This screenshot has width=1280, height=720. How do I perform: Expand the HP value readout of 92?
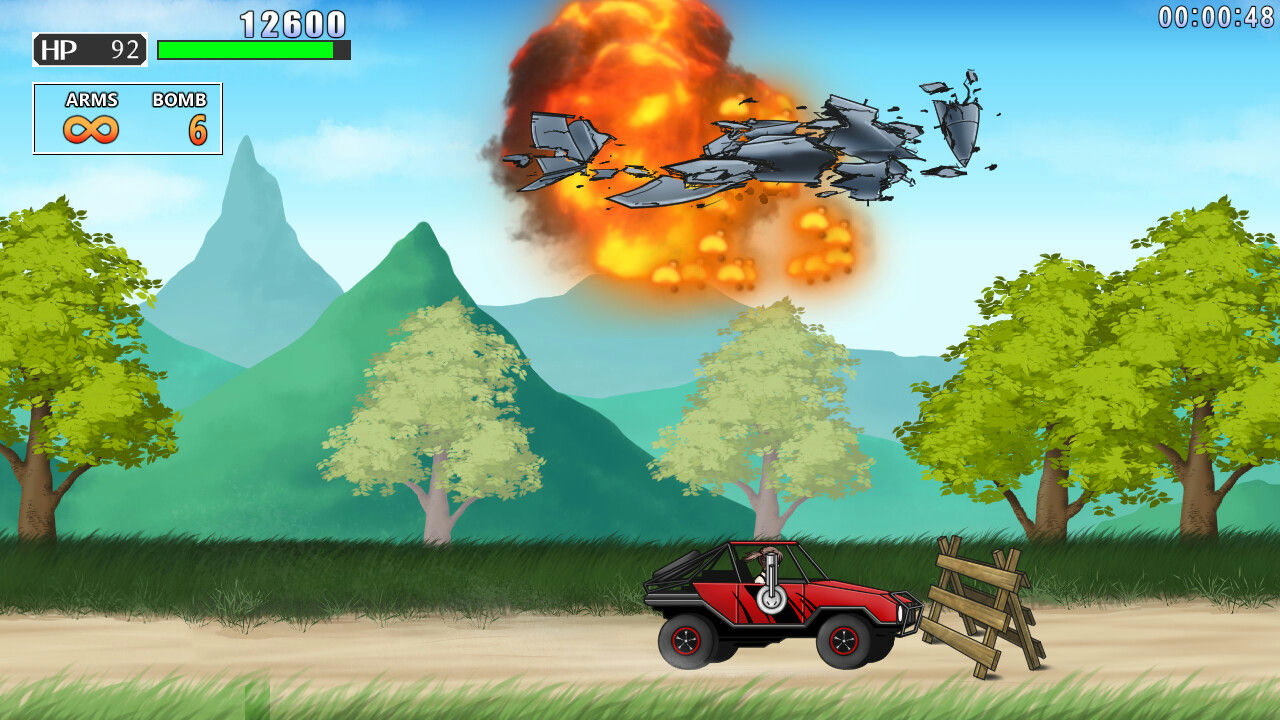click(x=120, y=45)
